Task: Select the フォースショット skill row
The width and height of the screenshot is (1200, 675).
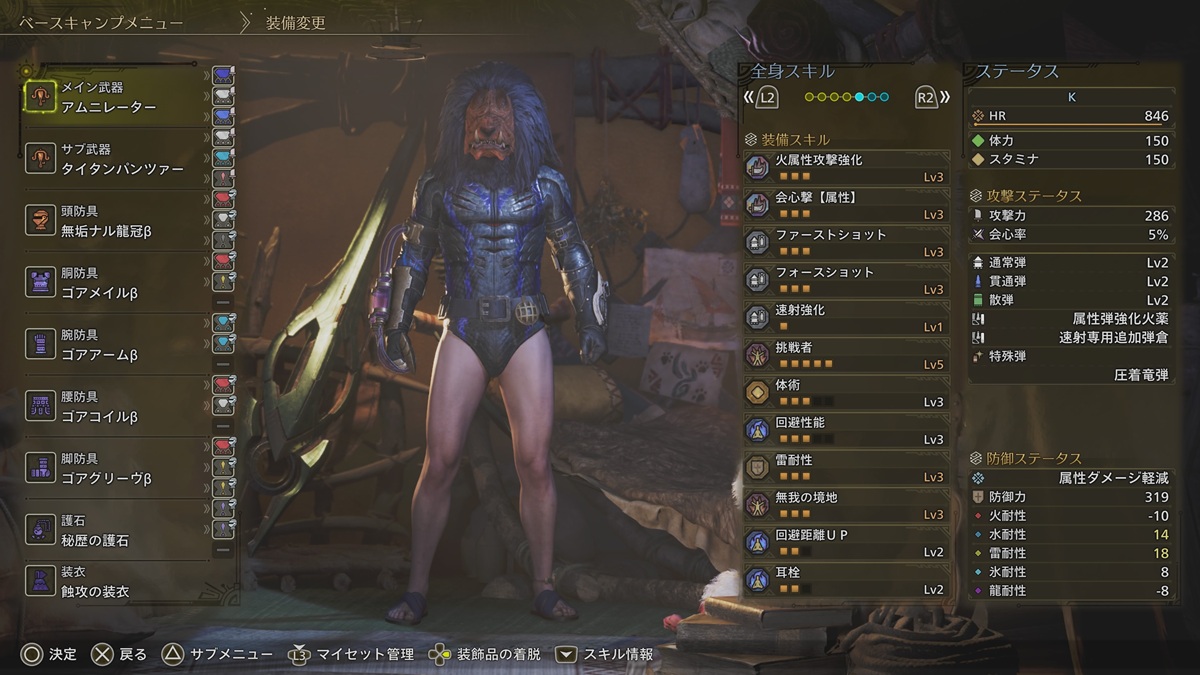Action: [847, 280]
